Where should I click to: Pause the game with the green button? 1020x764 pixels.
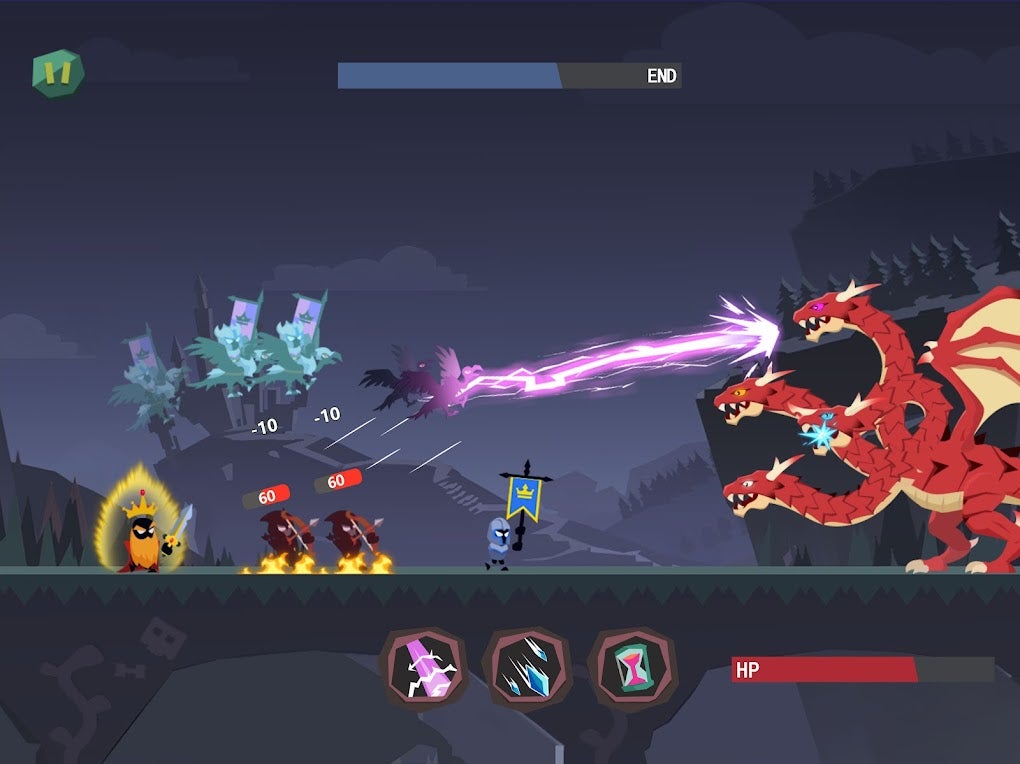coord(58,73)
